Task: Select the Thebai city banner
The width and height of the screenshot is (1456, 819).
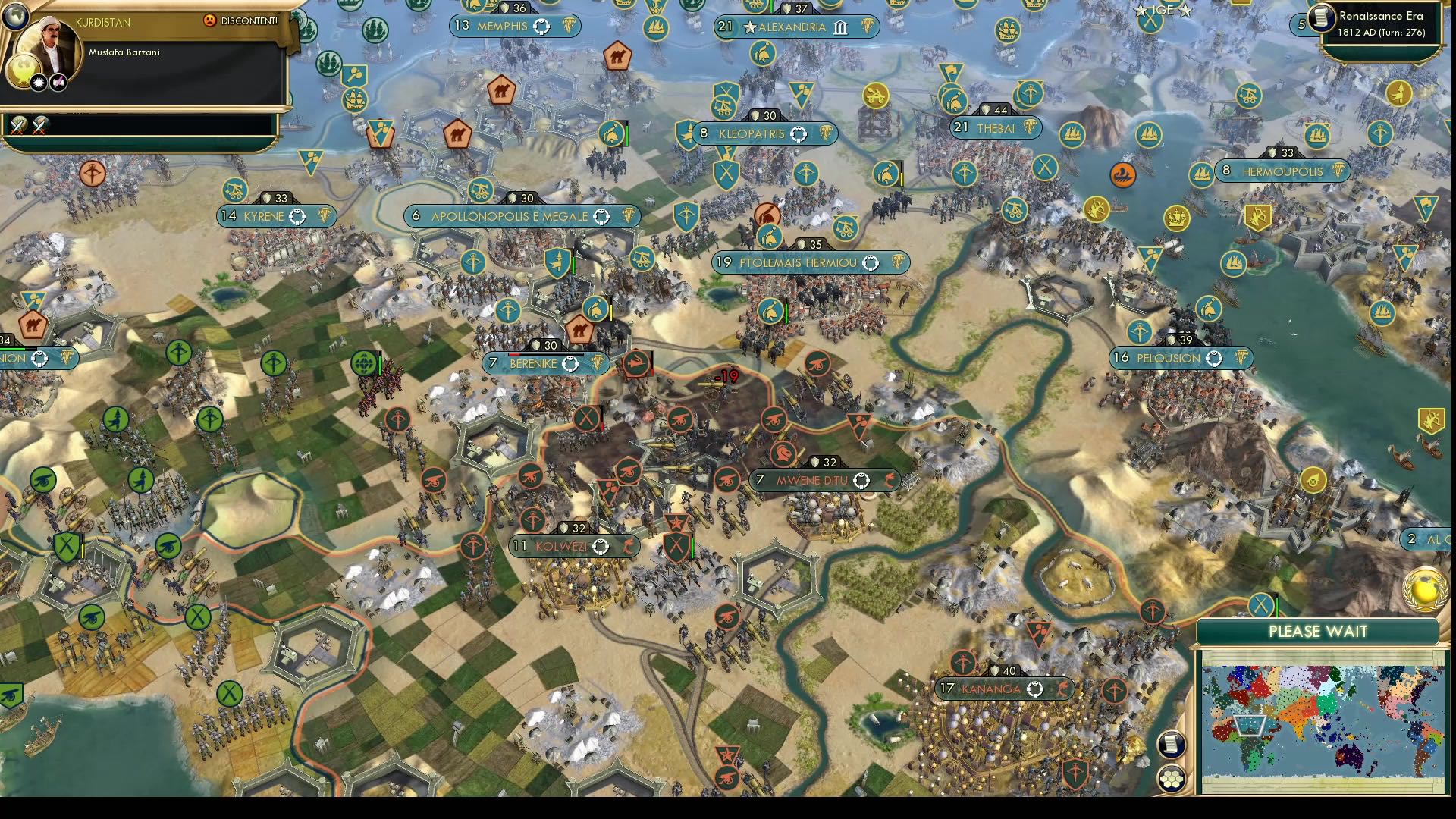Action: click(x=997, y=128)
